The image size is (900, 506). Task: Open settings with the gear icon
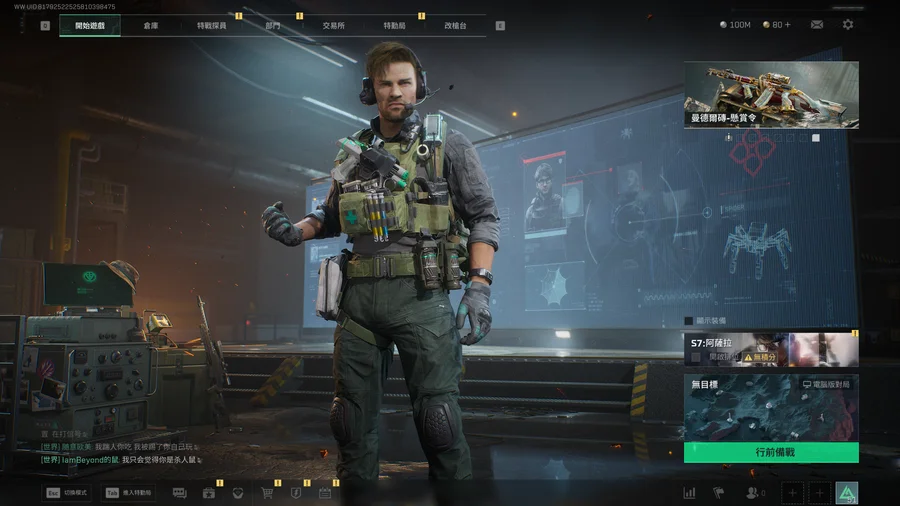click(x=848, y=24)
